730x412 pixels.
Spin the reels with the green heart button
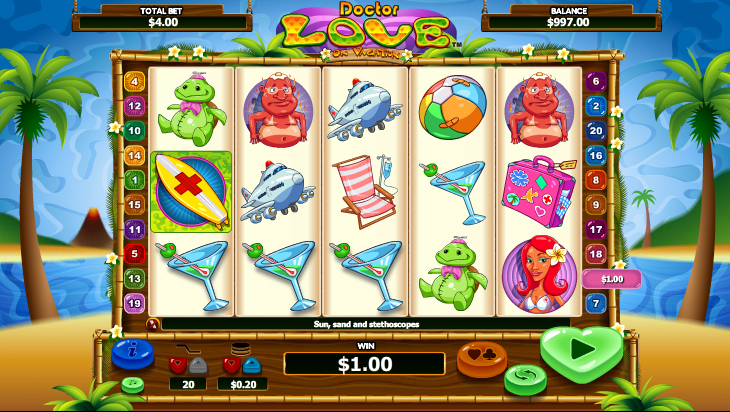point(580,351)
